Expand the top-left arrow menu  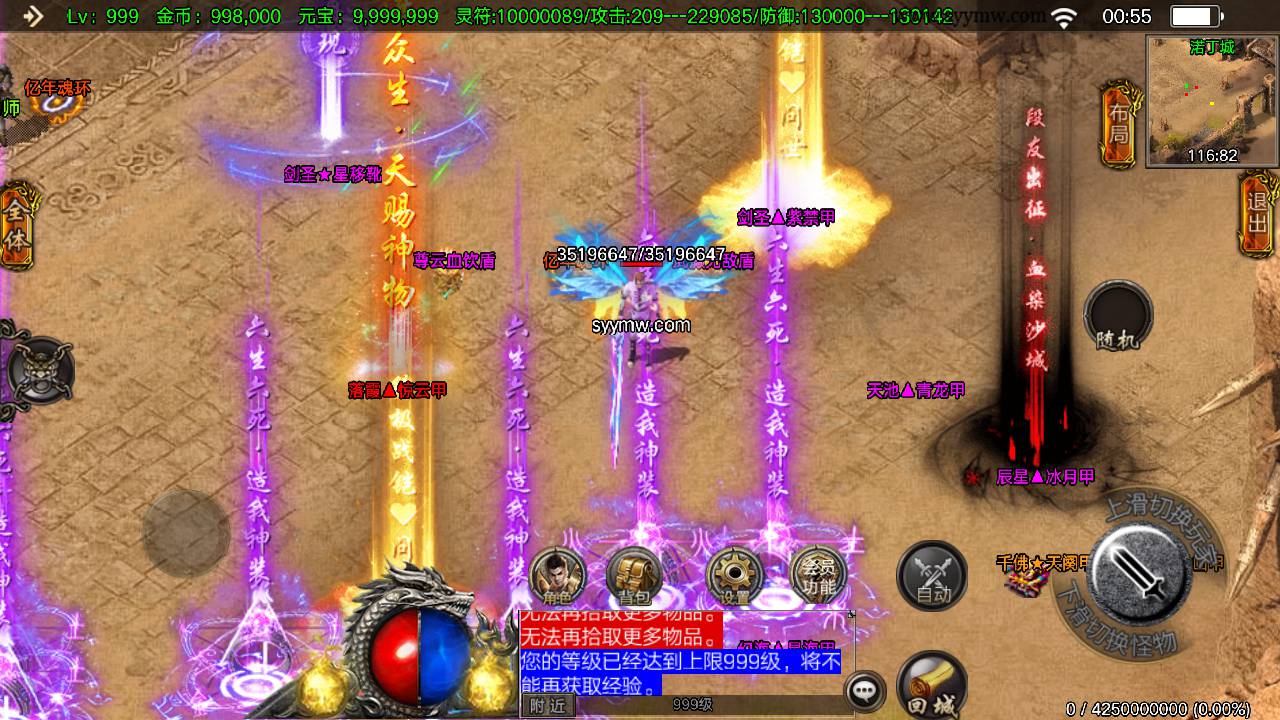pos(32,16)
